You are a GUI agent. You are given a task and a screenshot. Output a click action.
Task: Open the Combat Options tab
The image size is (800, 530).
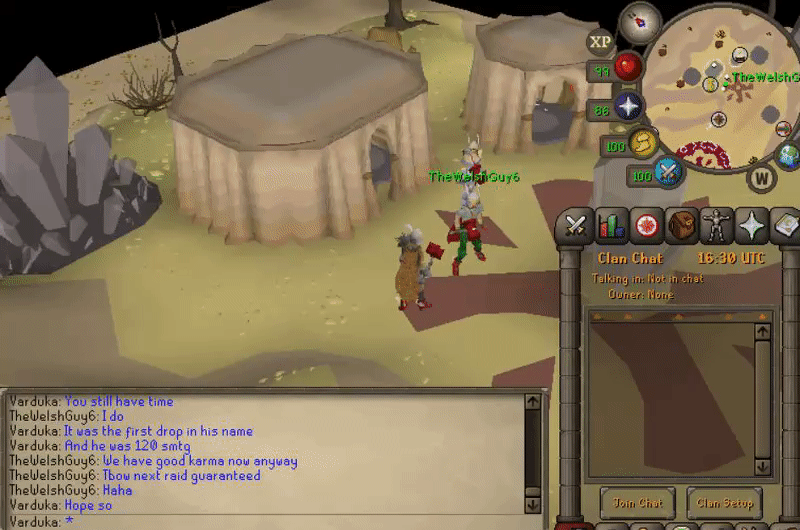pyautogui.click(x=575, y=226)
